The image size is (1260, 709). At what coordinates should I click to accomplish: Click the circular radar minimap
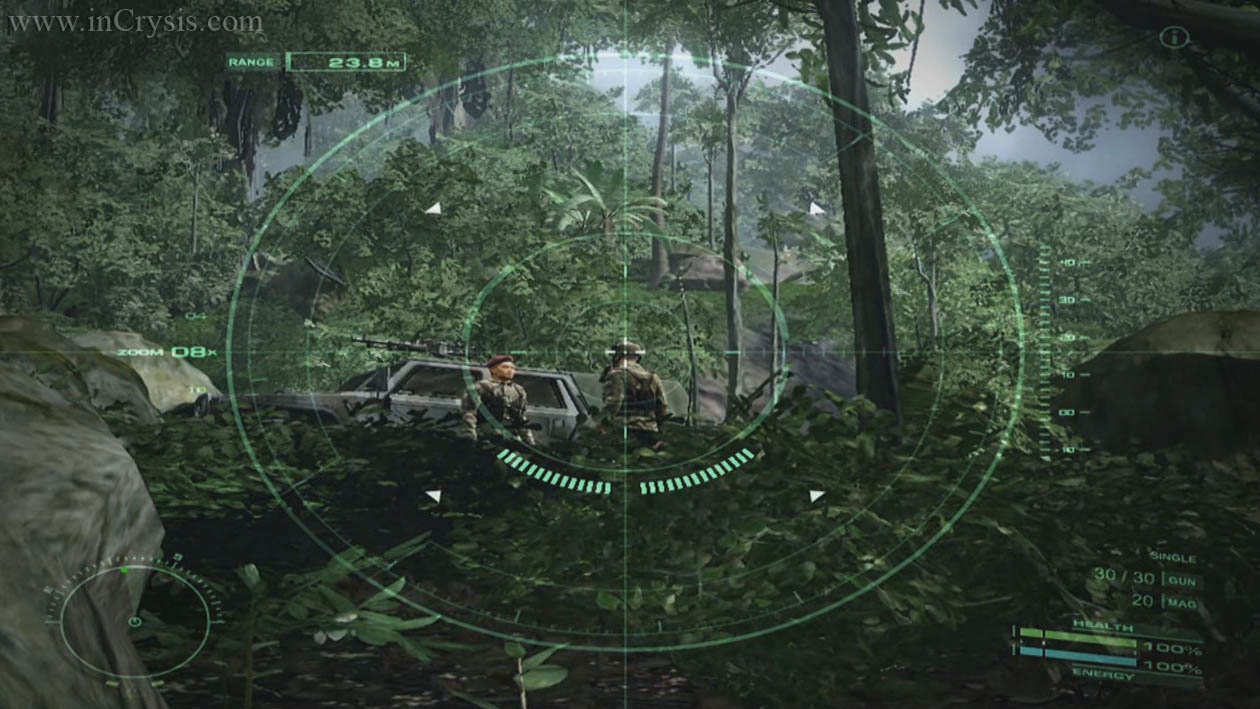pos(134,620)
